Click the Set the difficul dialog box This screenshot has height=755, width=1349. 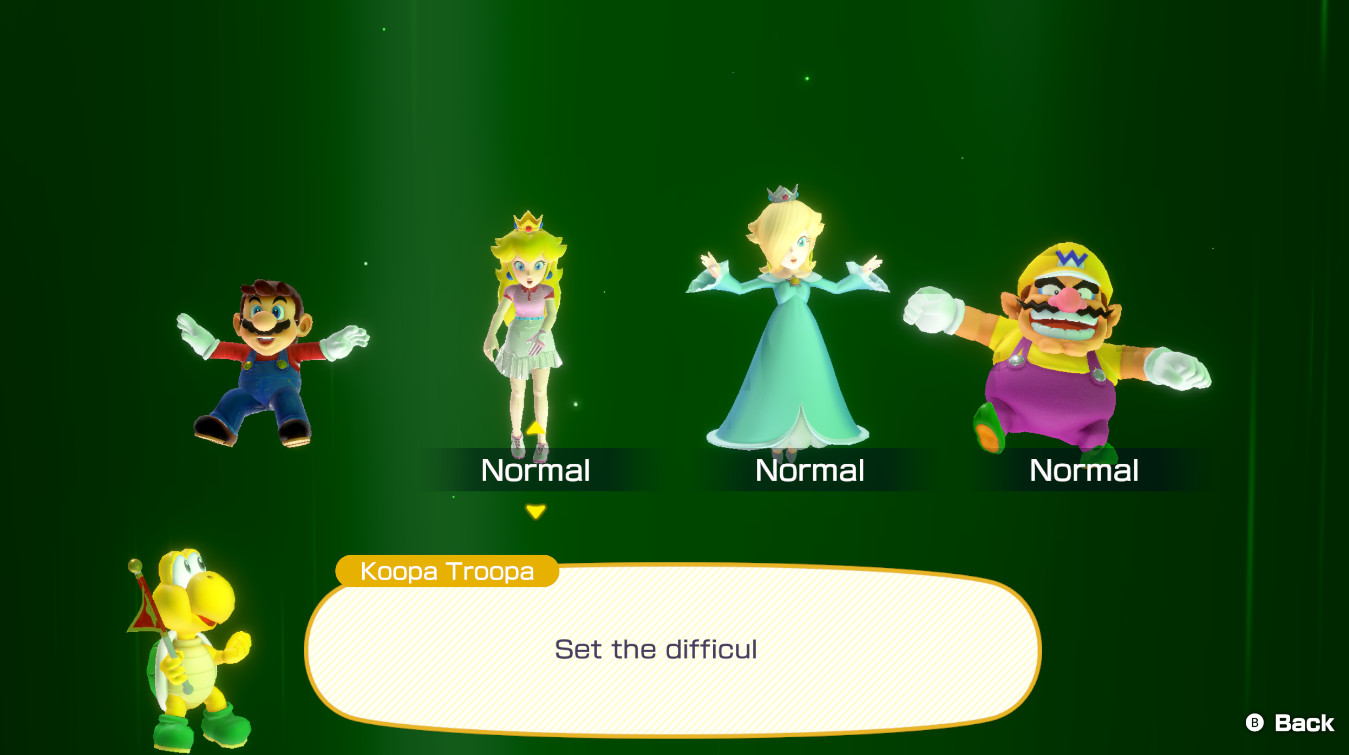coord(670,650)
